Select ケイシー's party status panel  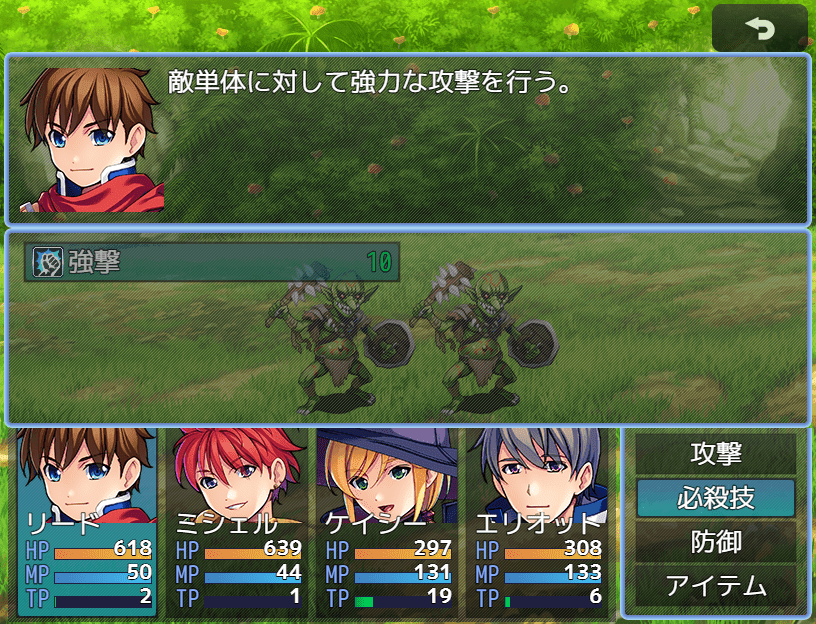point(387,522)
